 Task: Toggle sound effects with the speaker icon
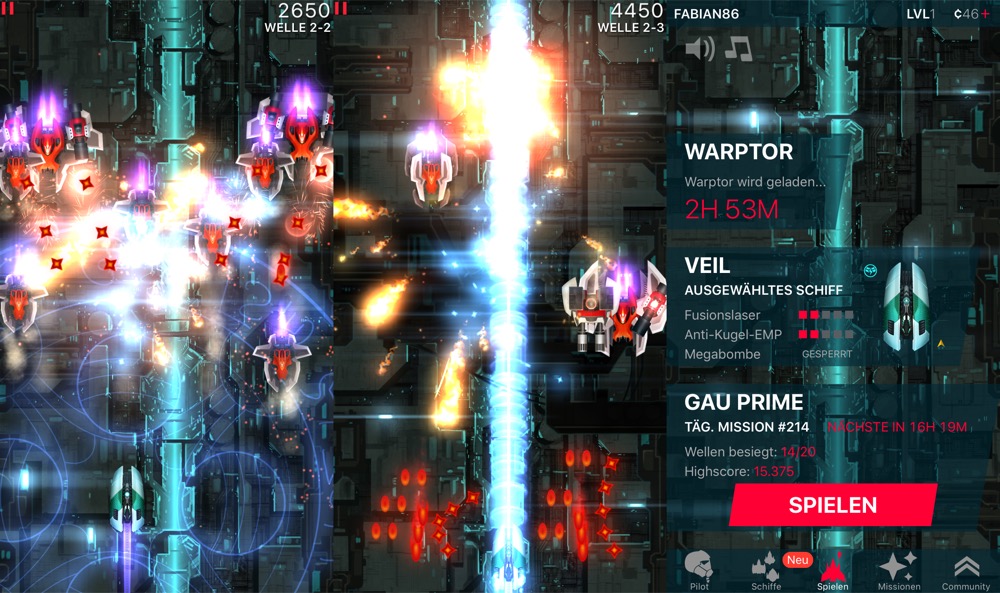(x=699, y=48)
